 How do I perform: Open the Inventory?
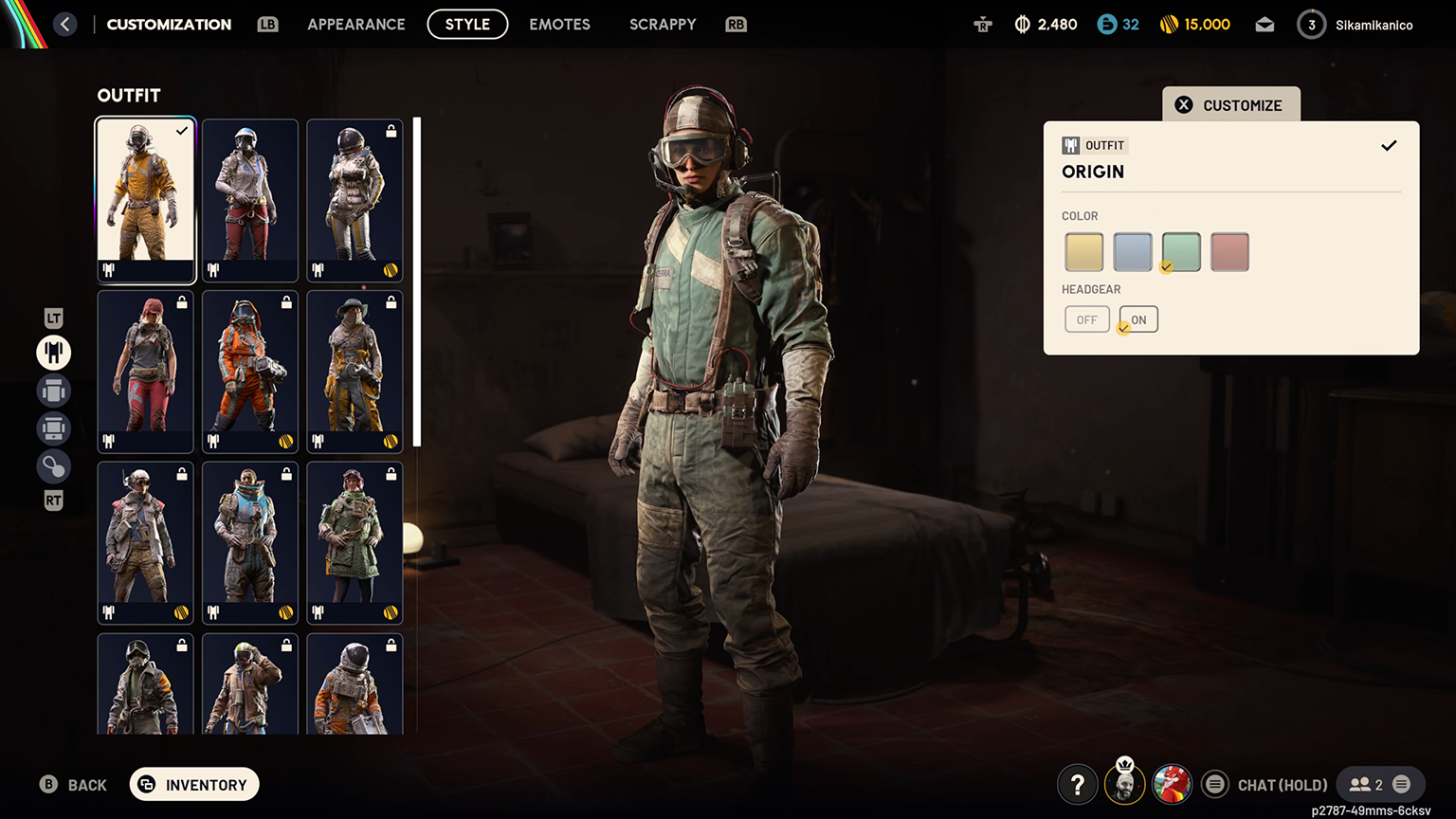[x=194, y=784]
